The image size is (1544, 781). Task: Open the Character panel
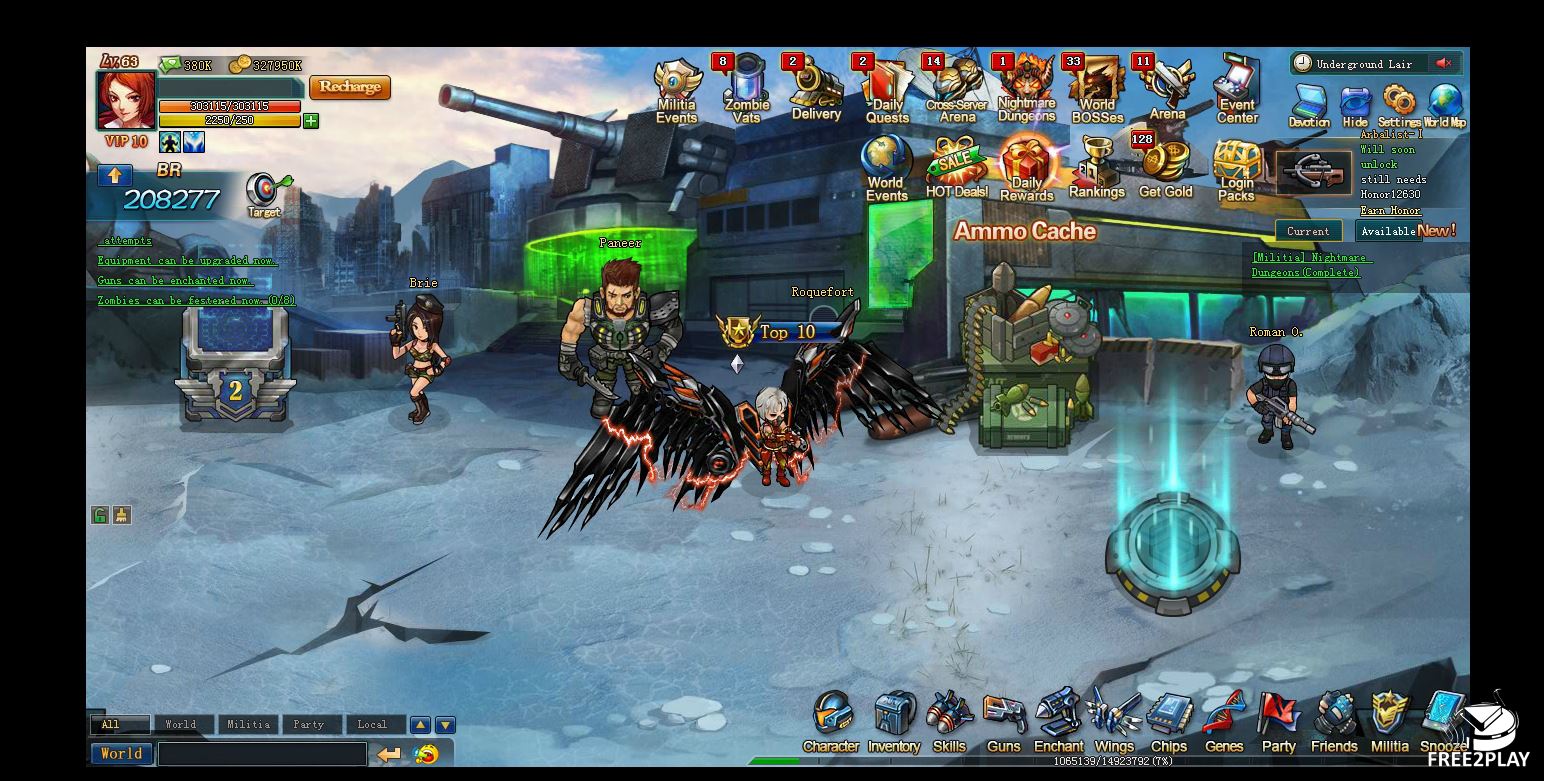(831, 722)
